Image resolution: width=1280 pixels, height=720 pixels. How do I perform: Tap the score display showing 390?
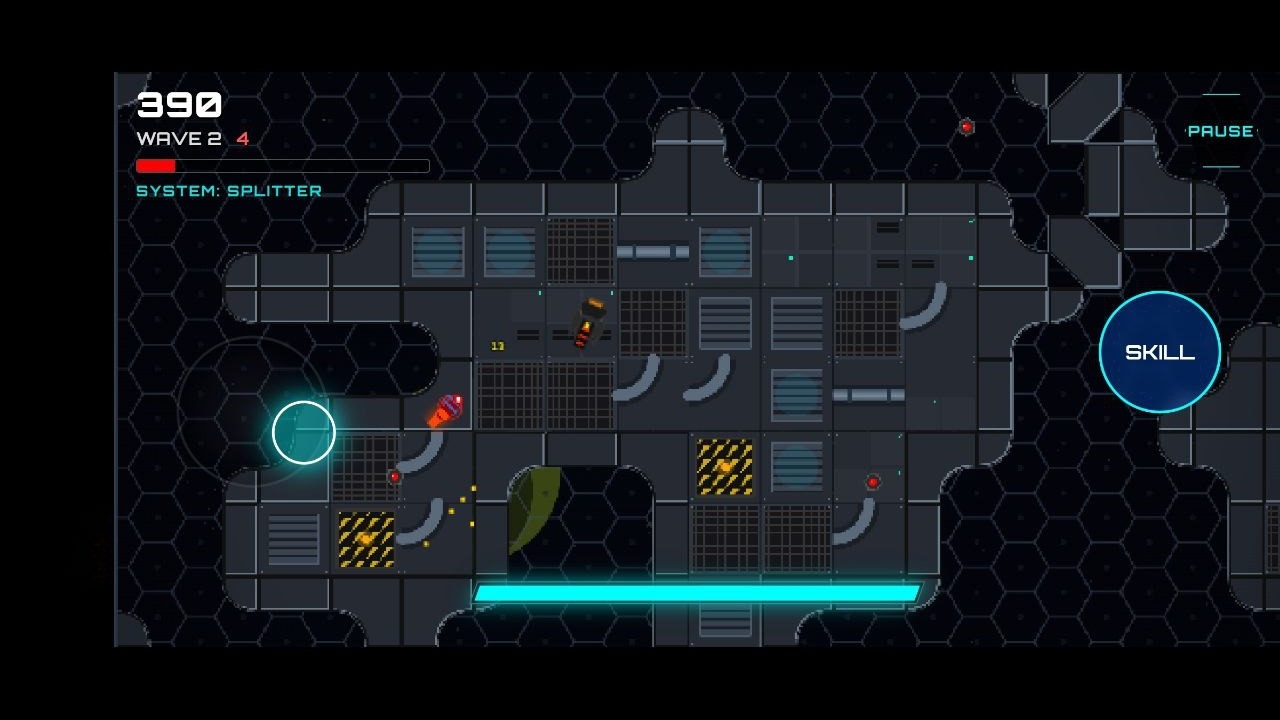pos(178,103)
